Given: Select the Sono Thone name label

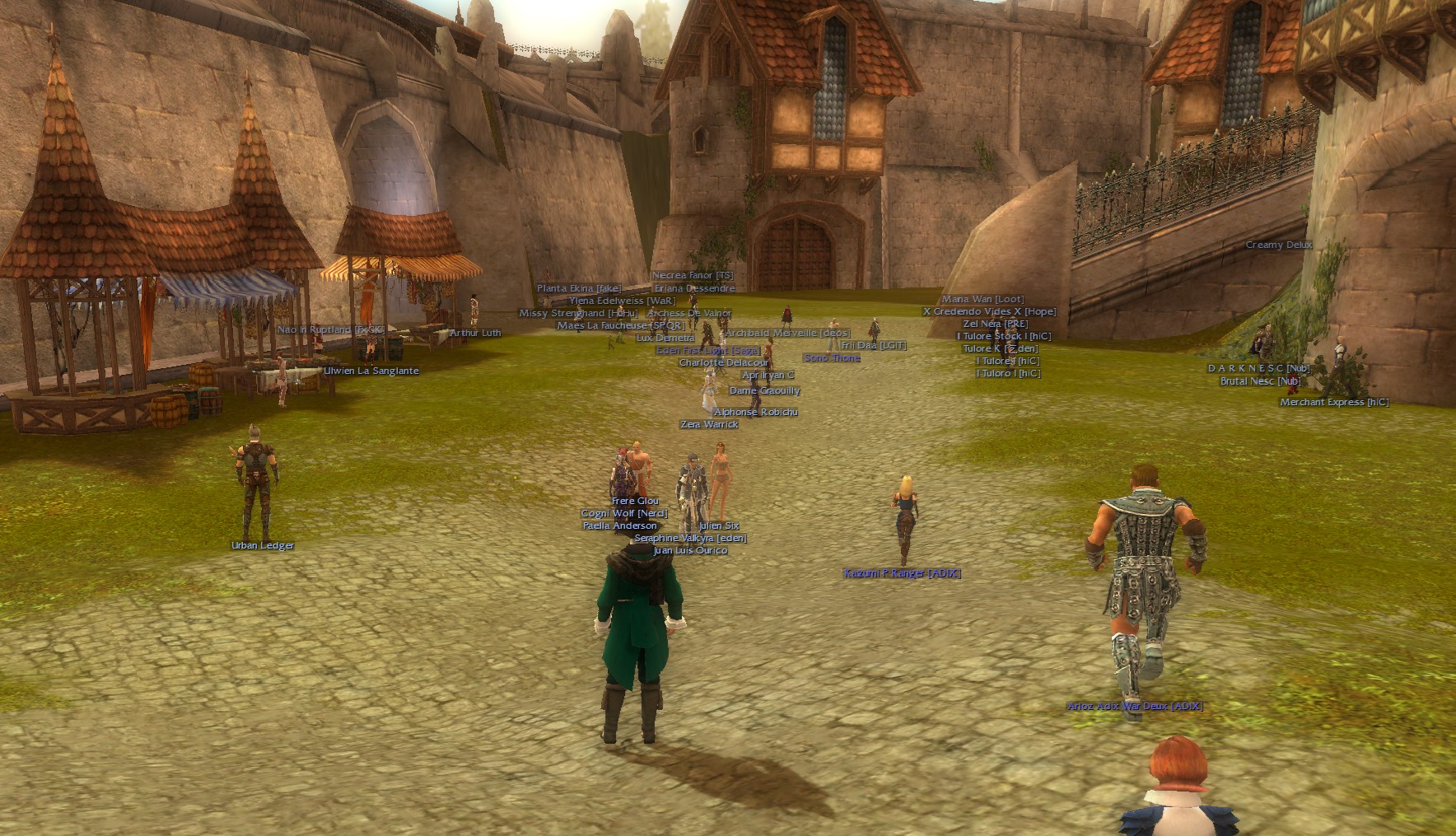Looking at the screenshot, I should point(832,358).
